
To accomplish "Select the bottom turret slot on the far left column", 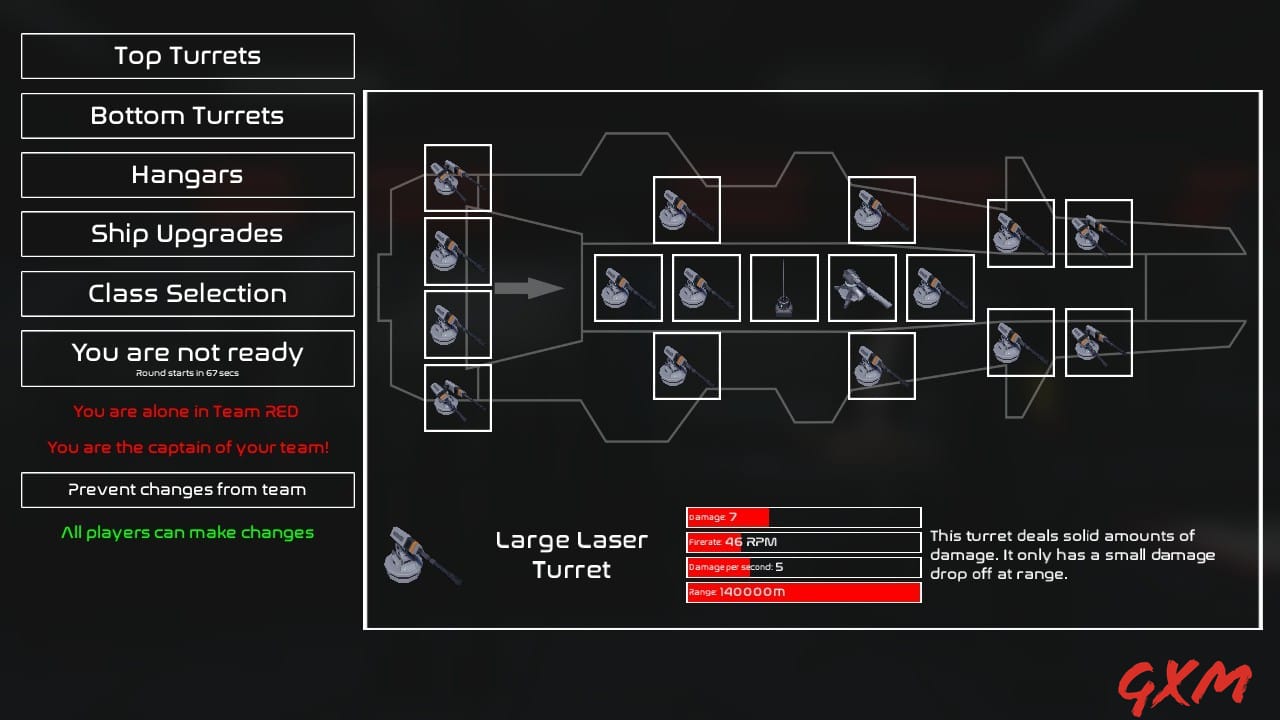I will (457, 400).
